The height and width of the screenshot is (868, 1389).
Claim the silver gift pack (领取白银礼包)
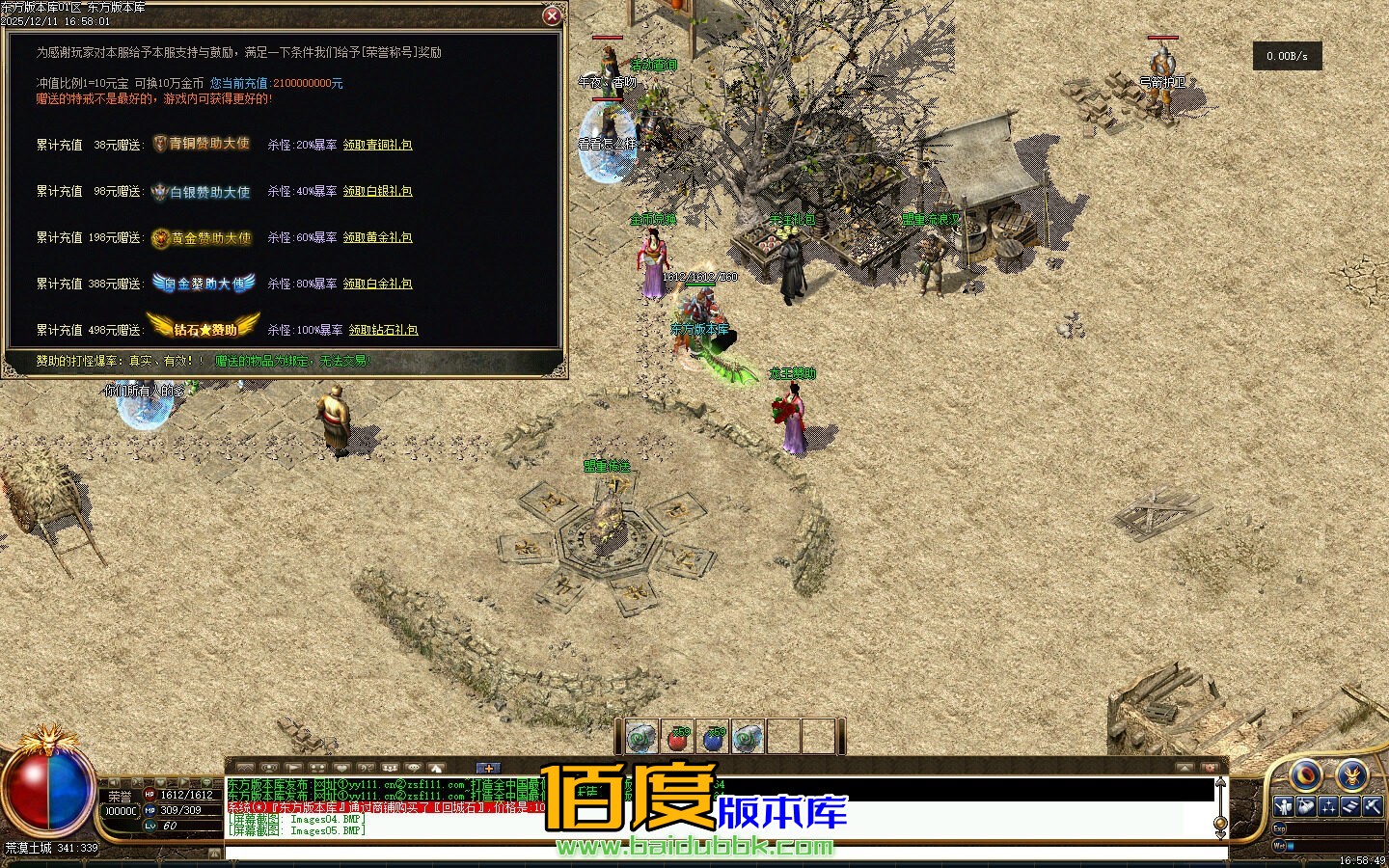[378, 191]
